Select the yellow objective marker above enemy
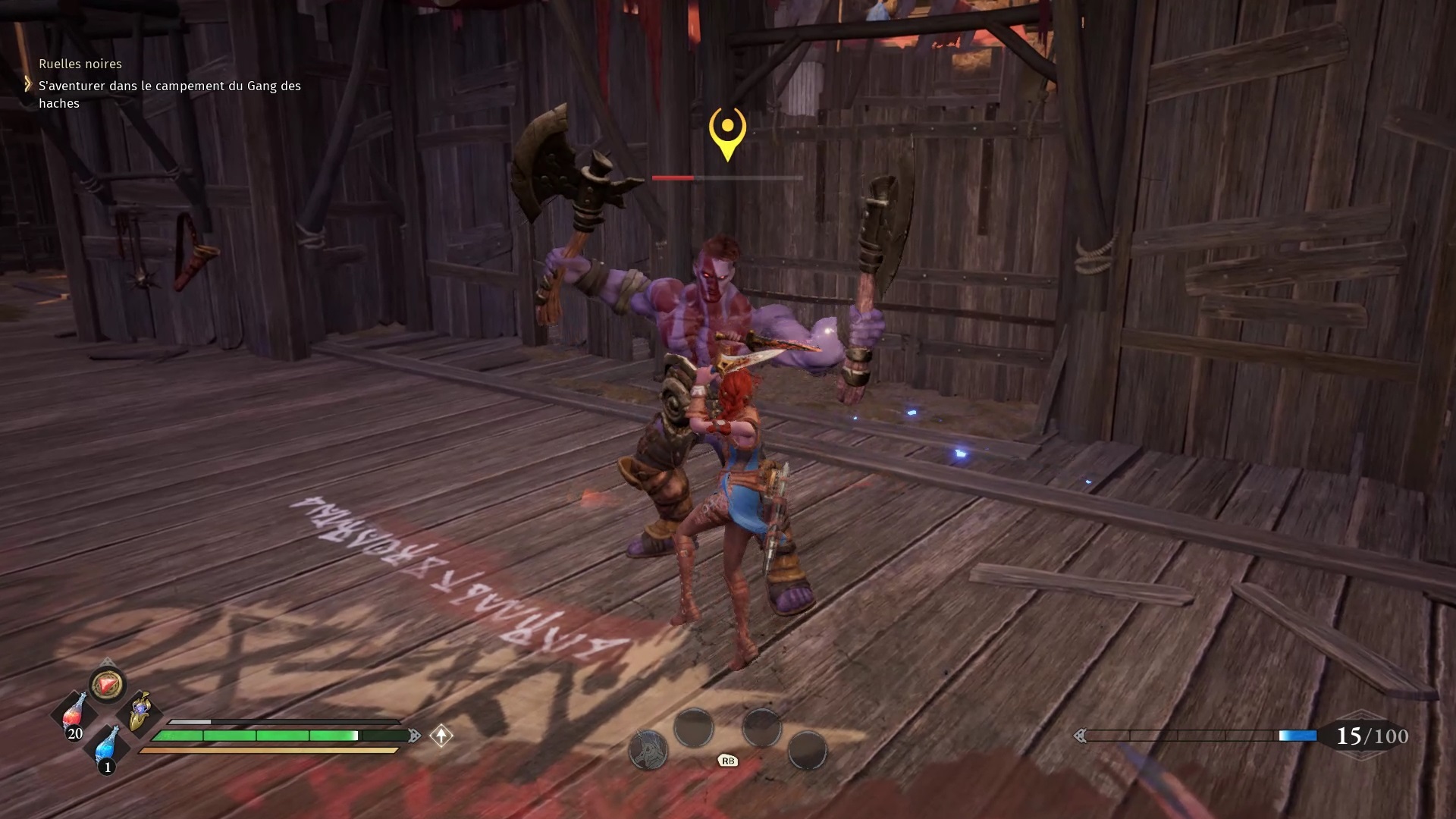Screen dimensions: 1456x819 point(727,132)
